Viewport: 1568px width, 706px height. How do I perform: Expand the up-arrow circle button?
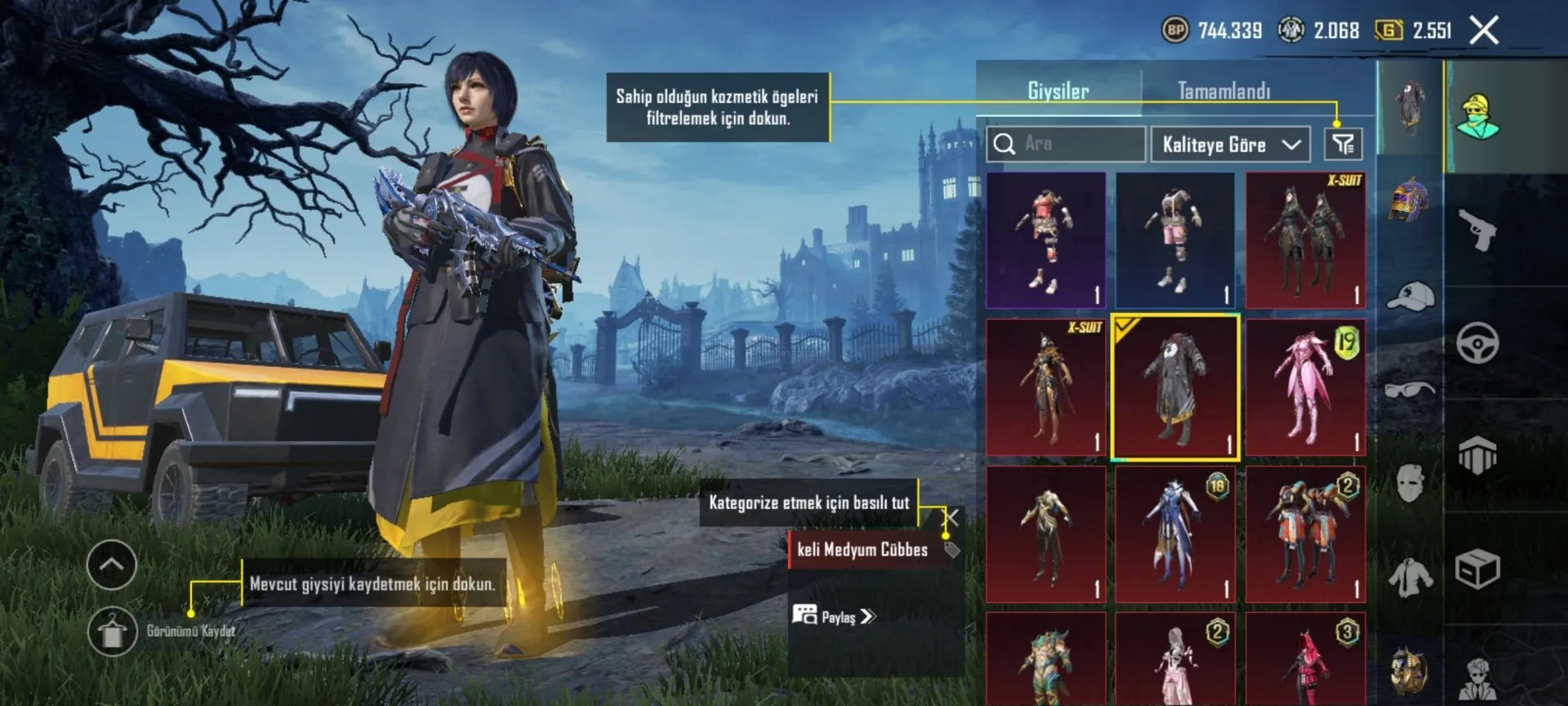click(x=112, y=565)
